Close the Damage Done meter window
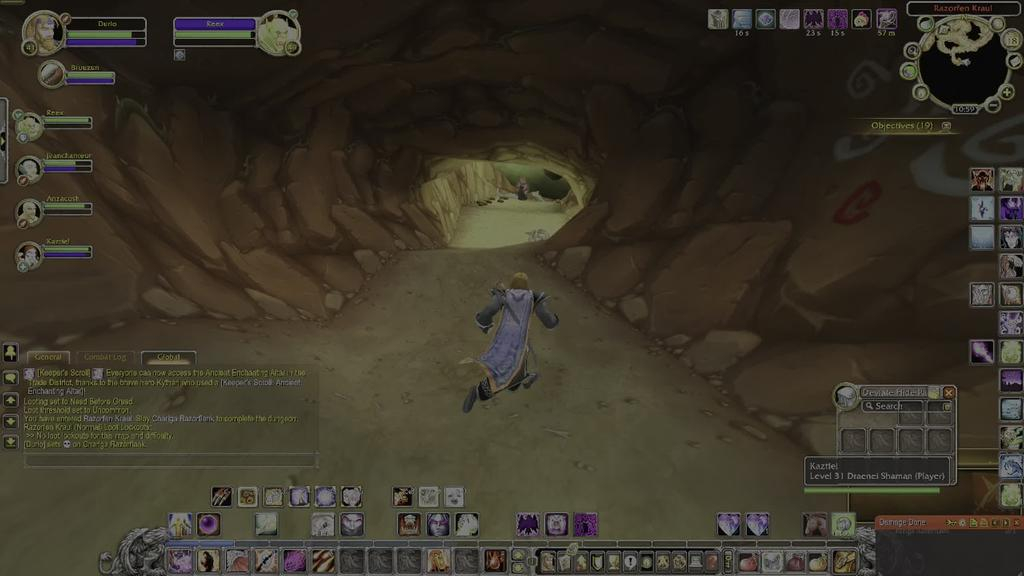 click(1017, 523)
